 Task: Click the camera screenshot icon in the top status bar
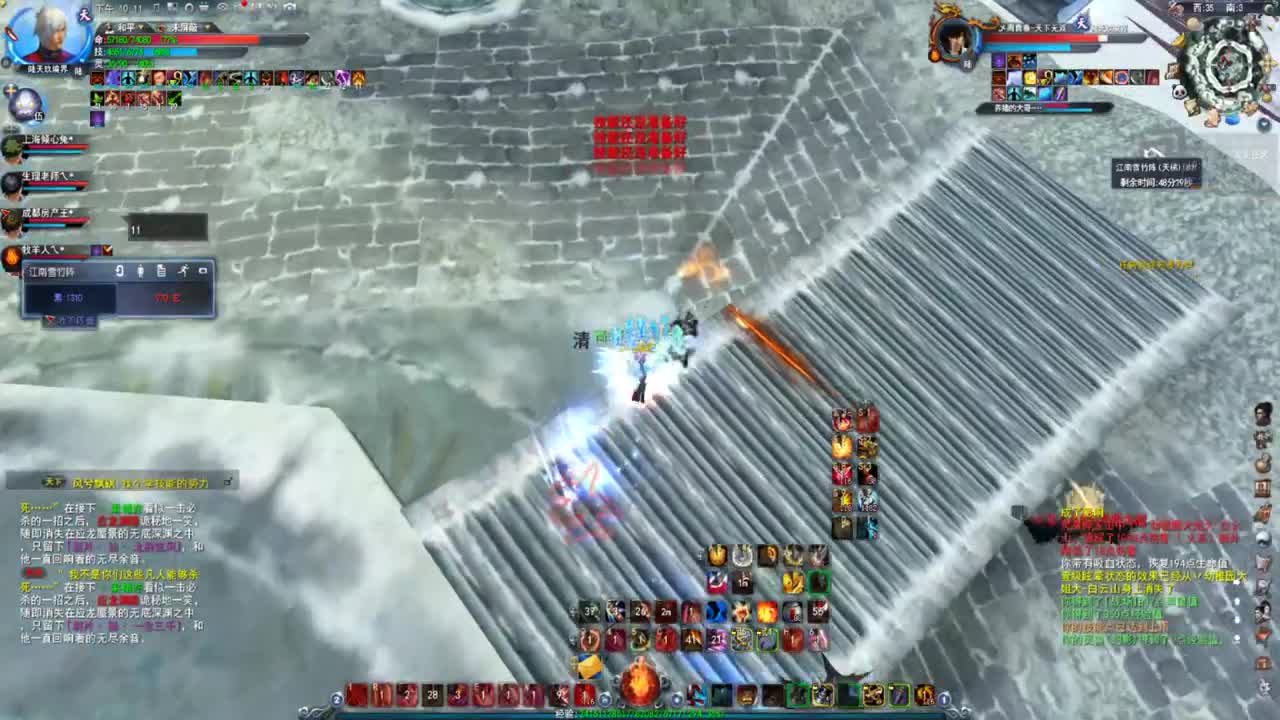pos(290,7)
